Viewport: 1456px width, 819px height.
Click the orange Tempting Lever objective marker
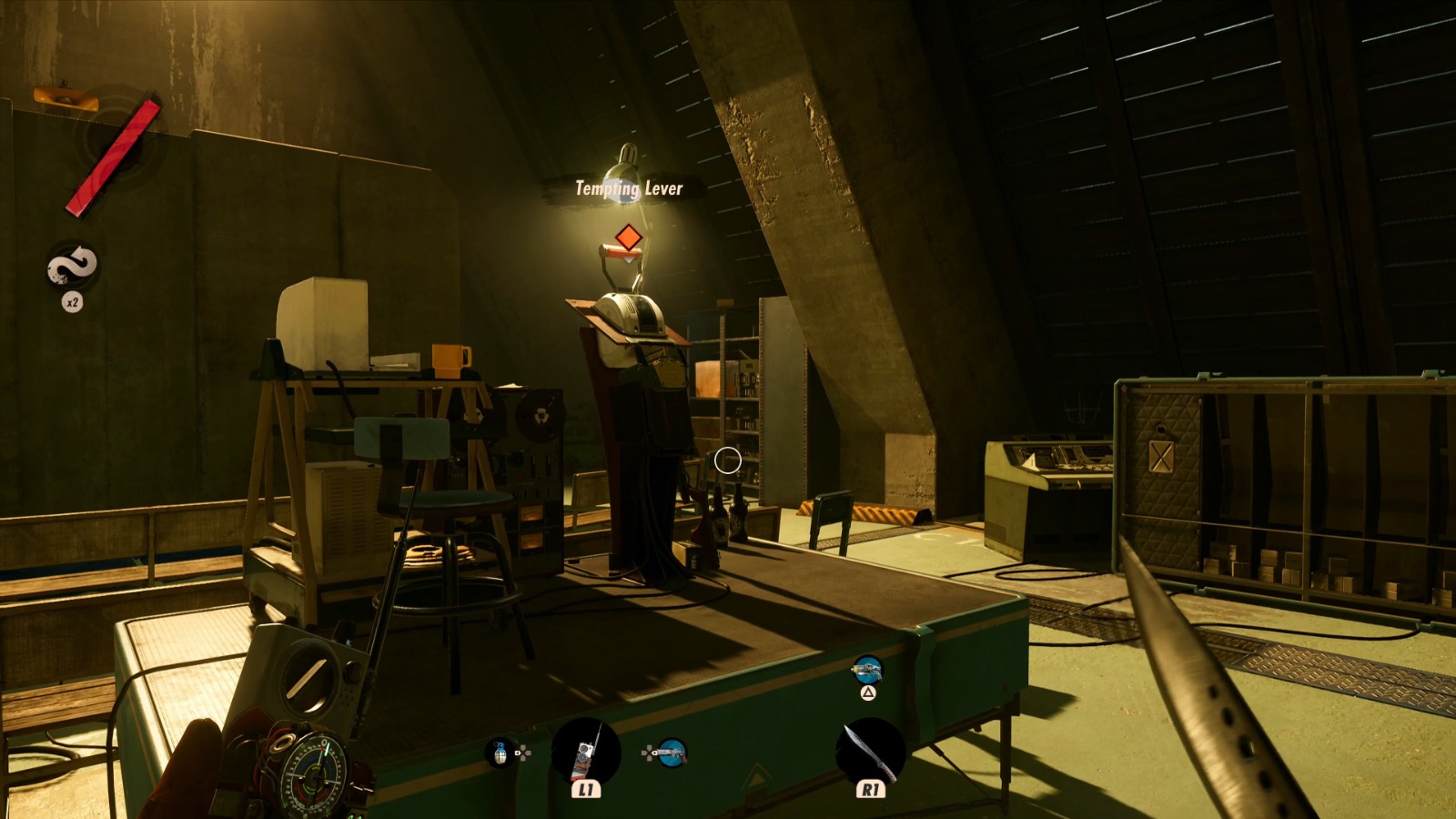[627, 238]
